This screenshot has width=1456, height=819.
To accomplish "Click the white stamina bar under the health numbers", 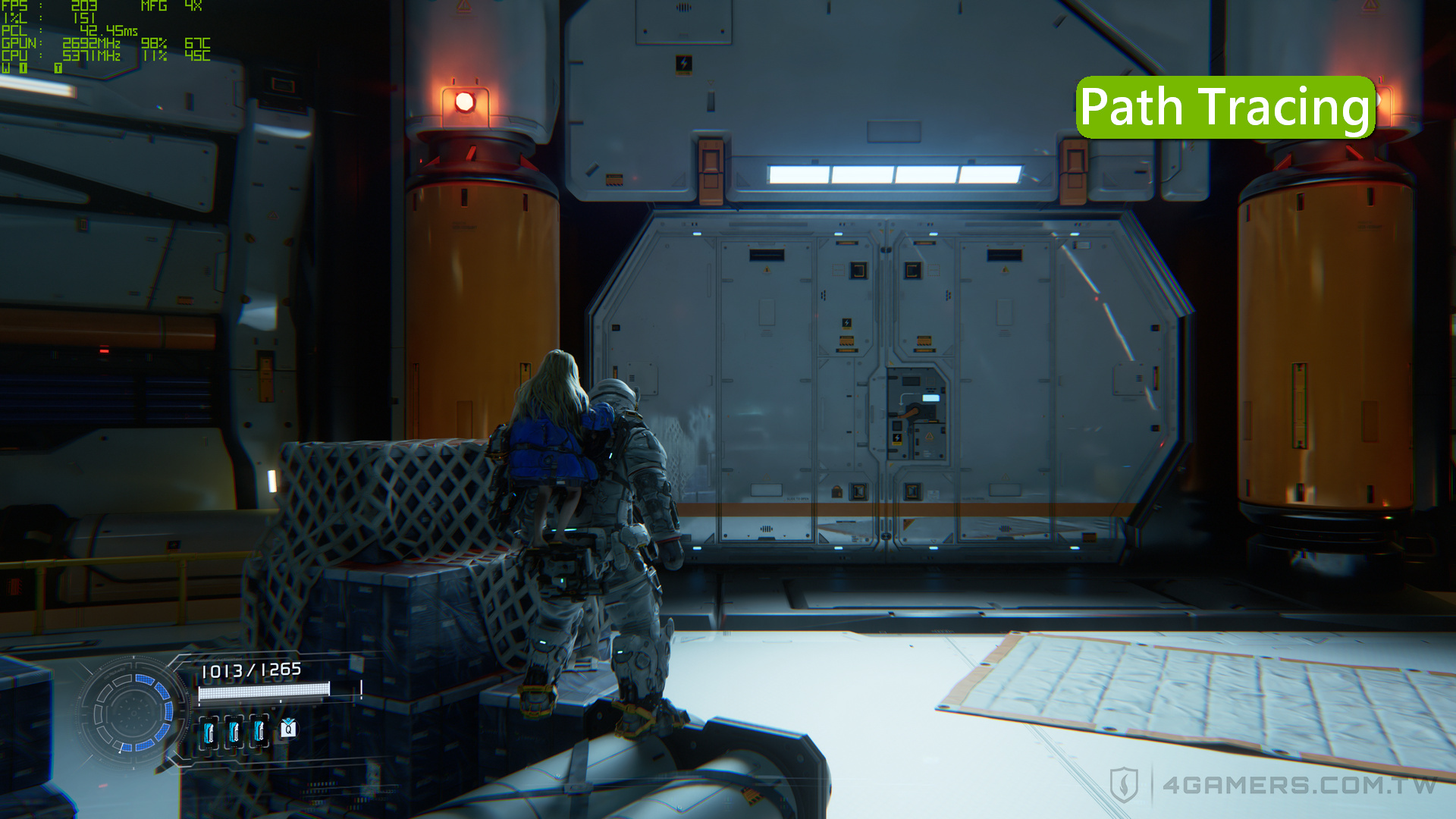I will [264, 691].
